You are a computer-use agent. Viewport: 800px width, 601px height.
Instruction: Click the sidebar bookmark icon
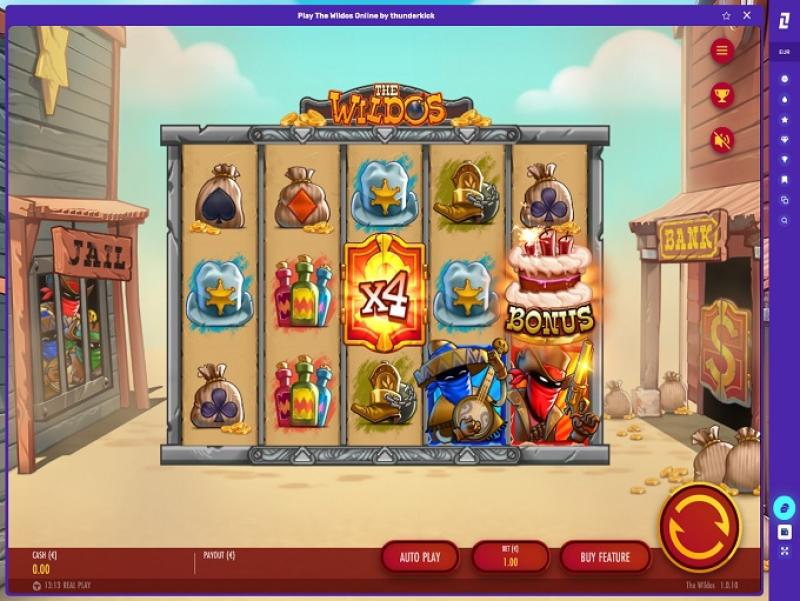pyautogui.click(x=785, y=180)
